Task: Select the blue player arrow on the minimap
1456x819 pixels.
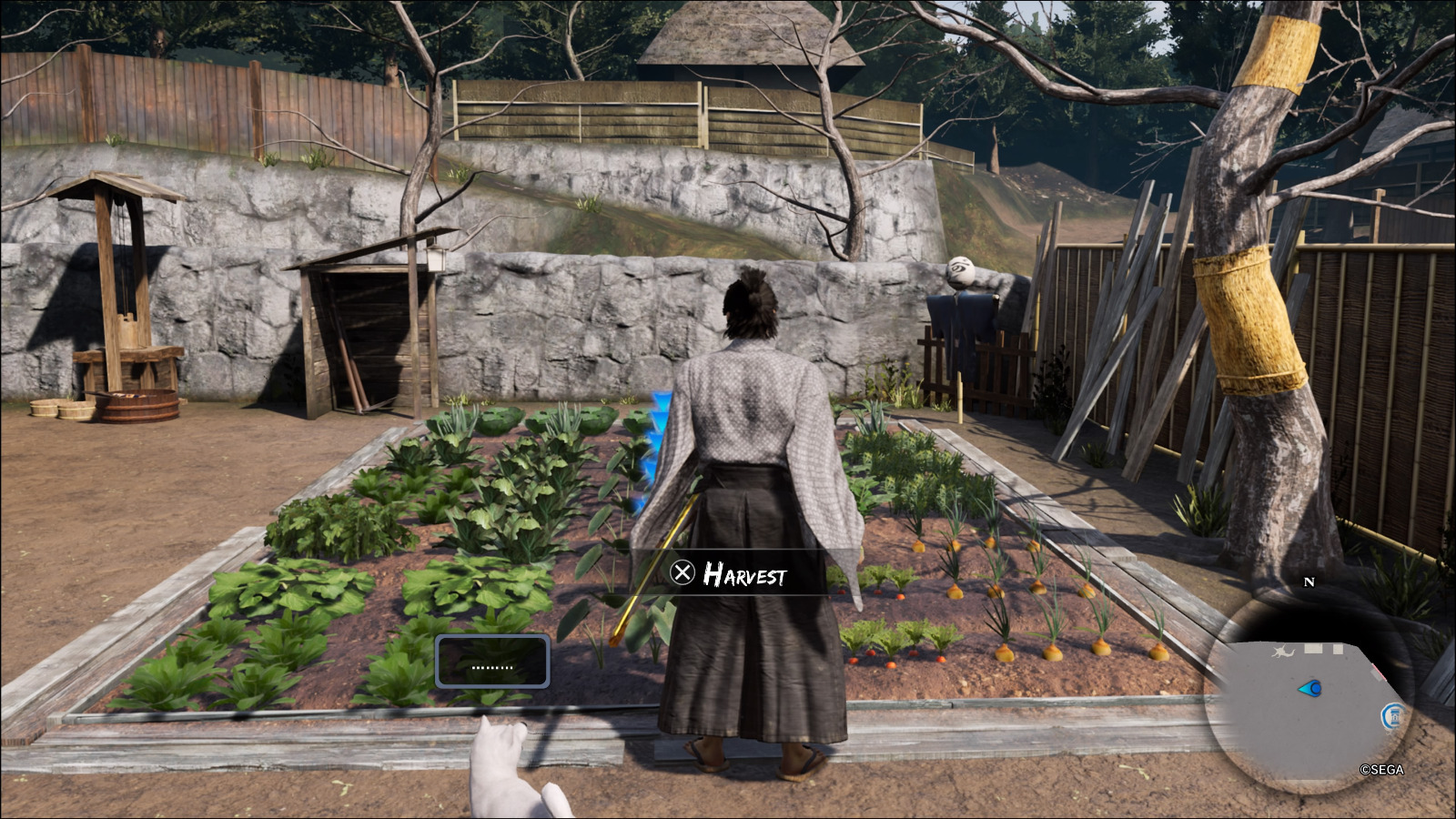Action: (1310, 688)
